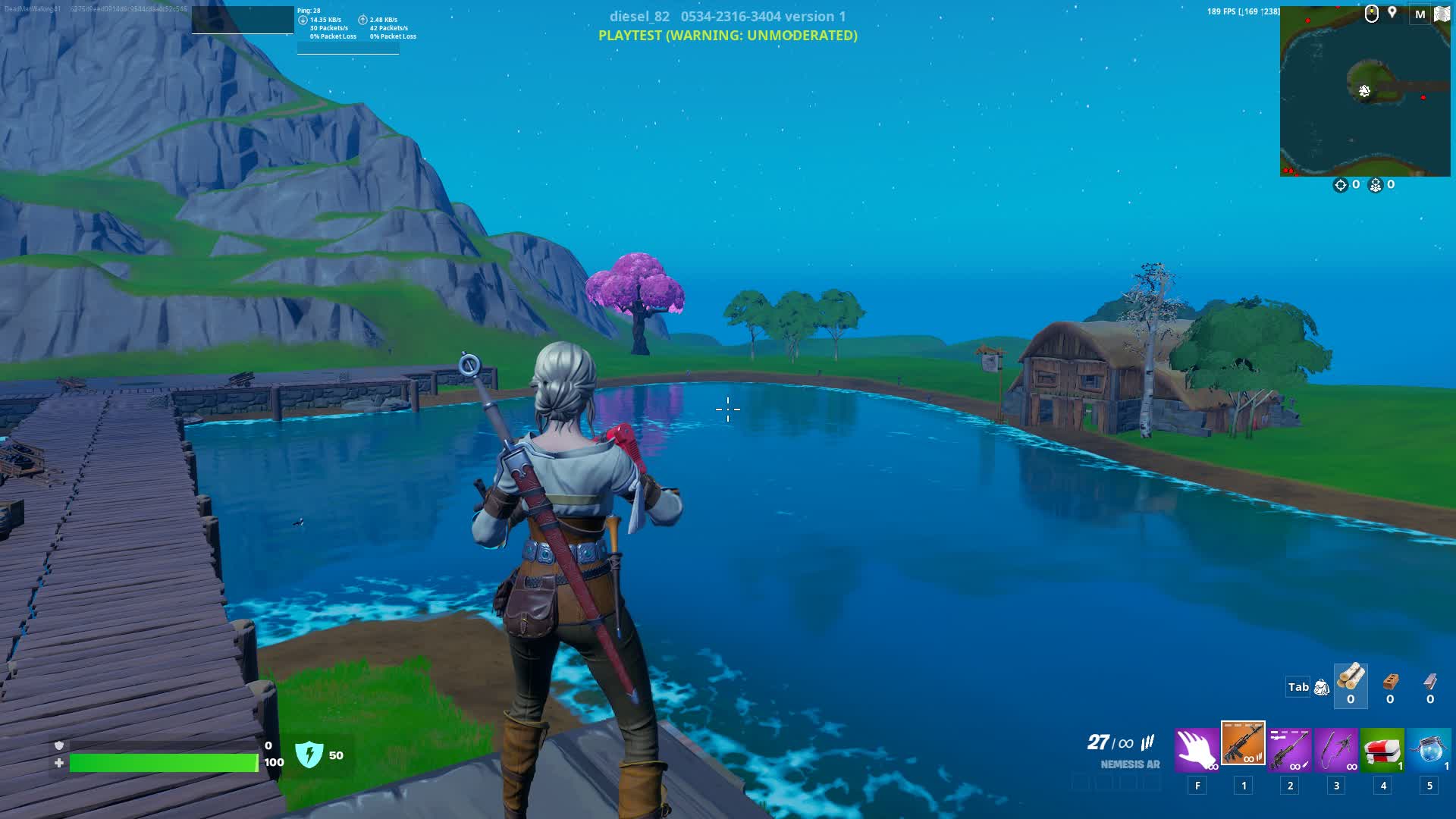Select the blue shield jar slot
1456x819 pixels.
tap(1429, 749)
